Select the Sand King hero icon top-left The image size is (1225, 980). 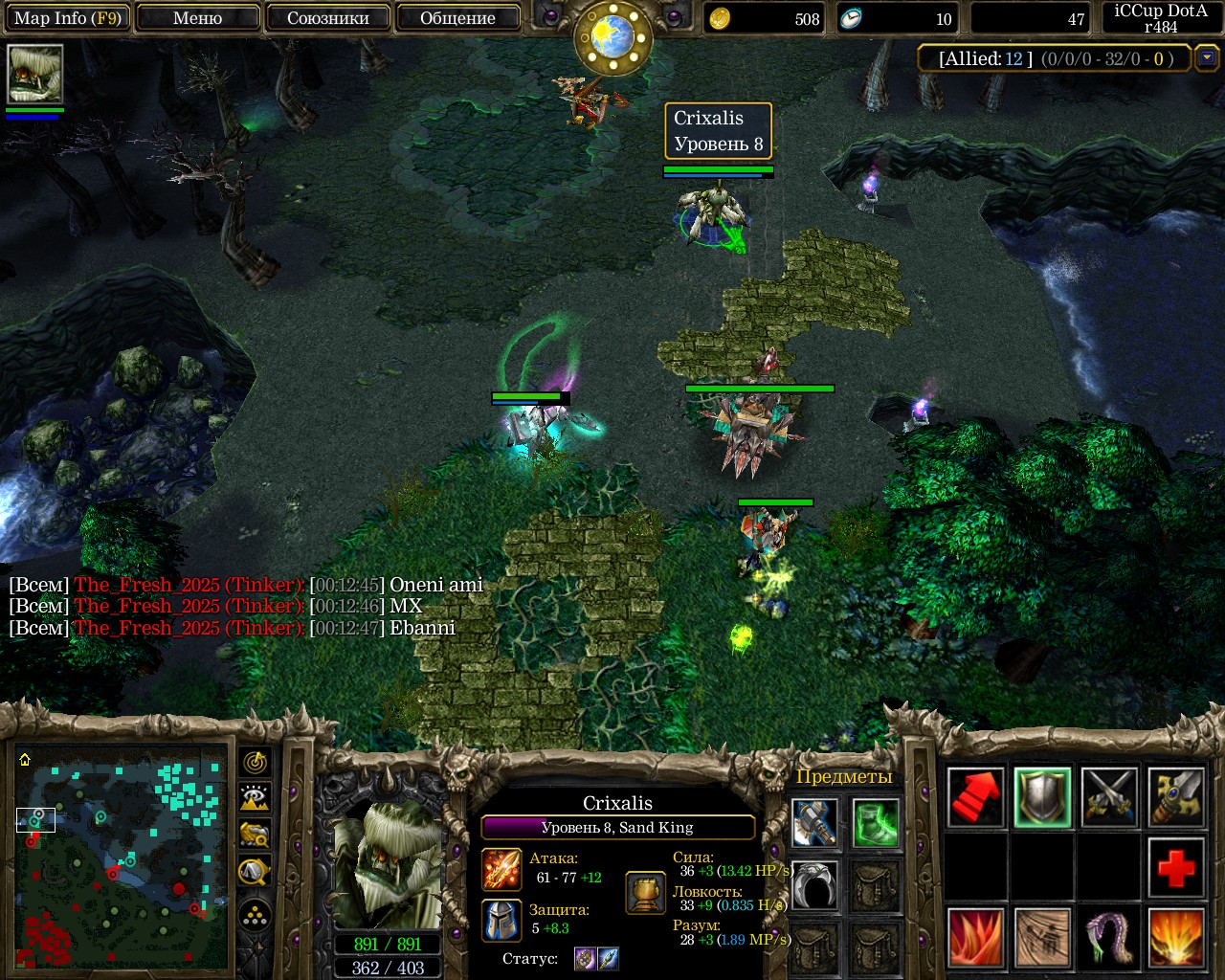35,75
